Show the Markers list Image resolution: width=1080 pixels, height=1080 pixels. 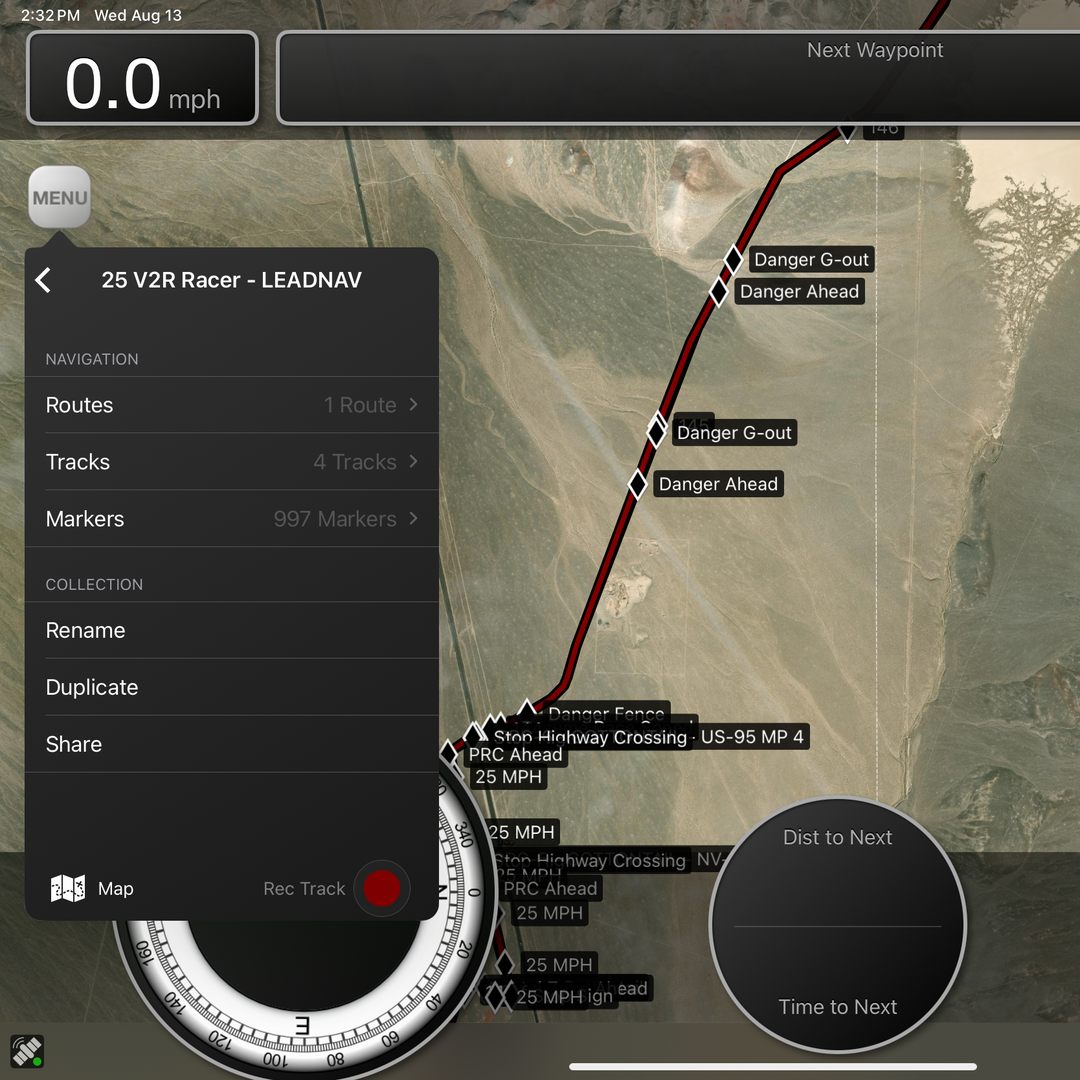tap(231, 519)
